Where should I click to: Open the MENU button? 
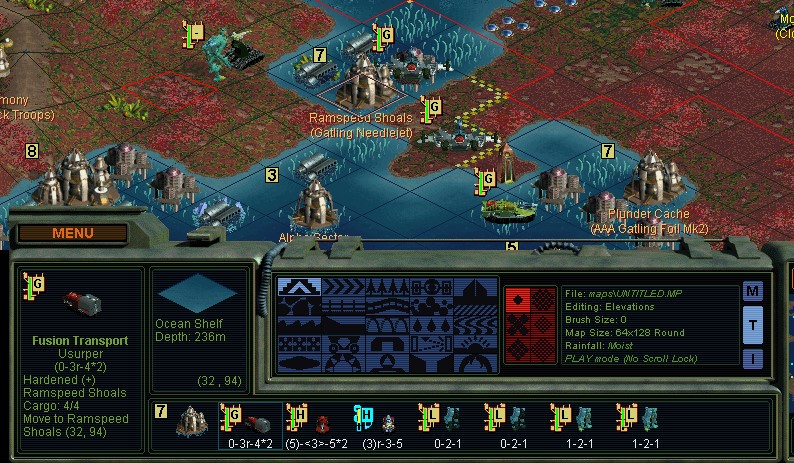[x=72, y=234]
